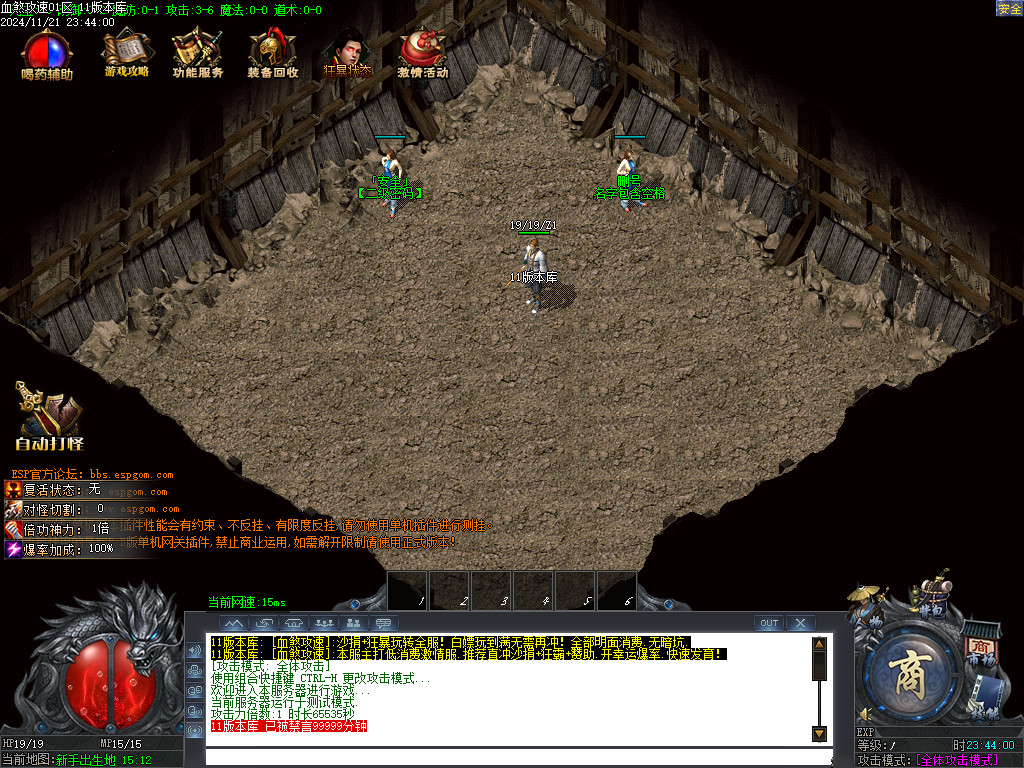Start 自动打怪 auto-combat
The height and width of the screenshot is (768, 1024).
tap(49, 418)
